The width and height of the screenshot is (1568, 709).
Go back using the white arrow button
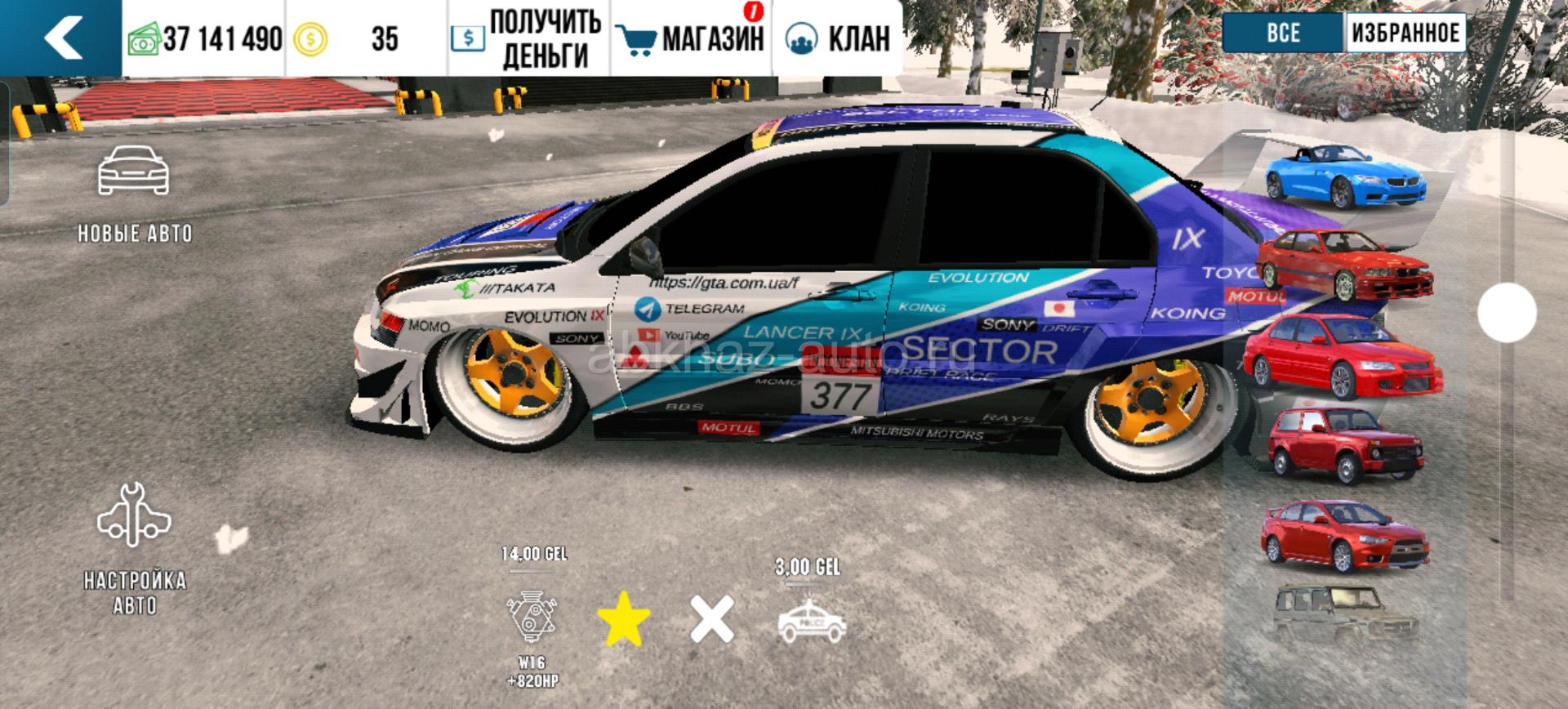[61, 38]
